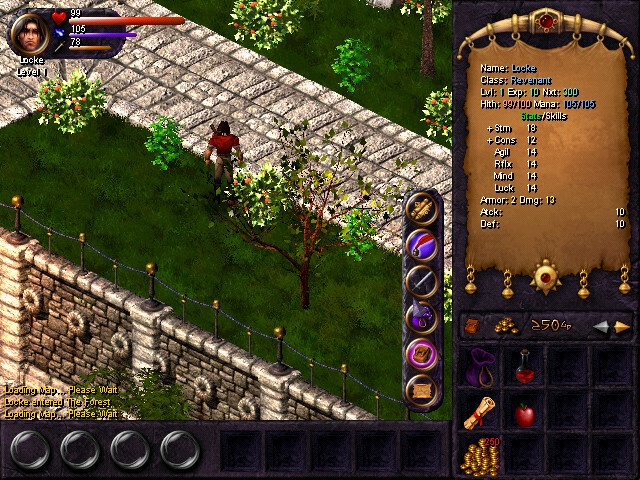Activate the wizard hat magic button
The image size is (640, 480).
423,317
